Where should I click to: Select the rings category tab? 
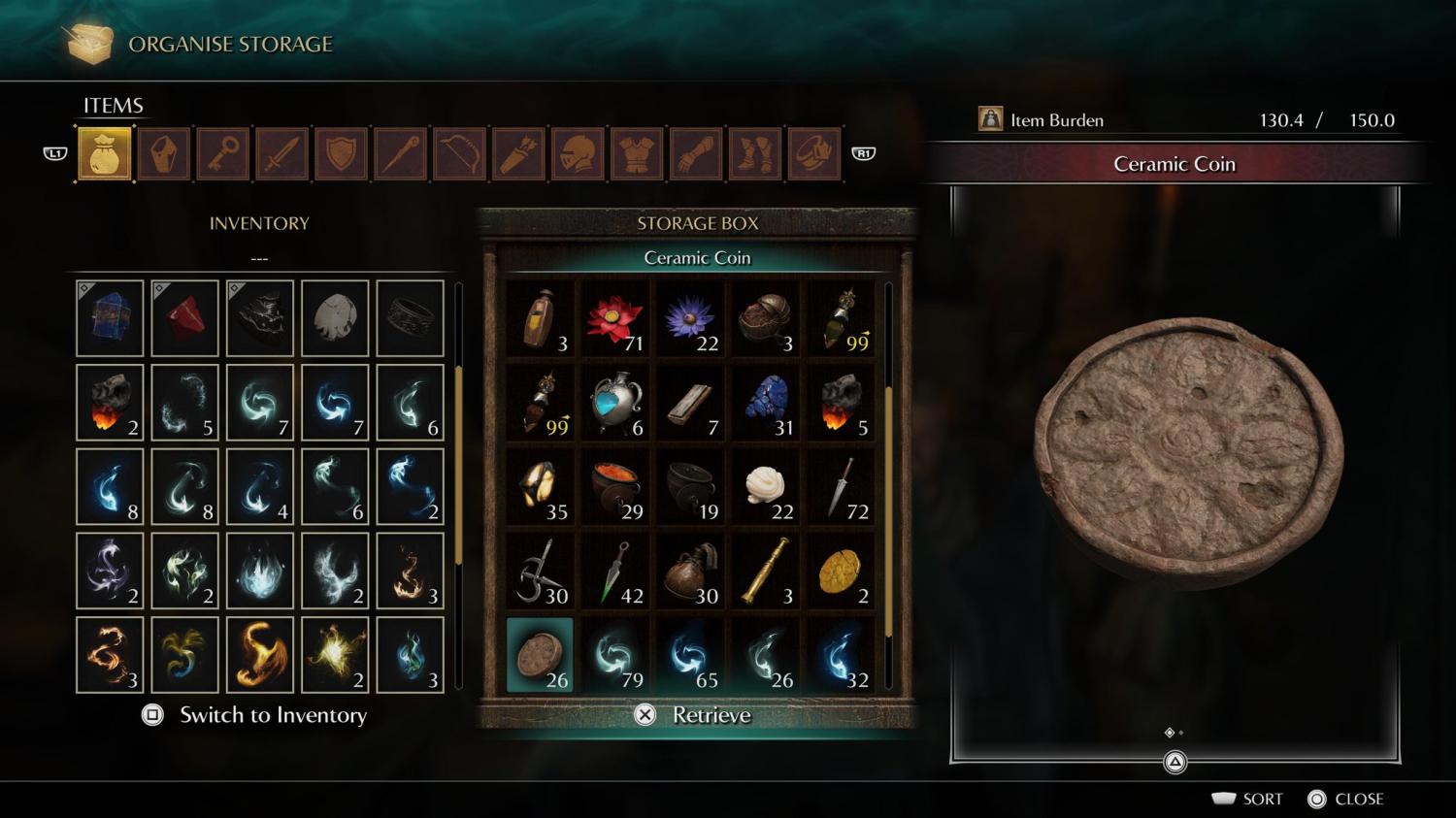click(813, 153)
